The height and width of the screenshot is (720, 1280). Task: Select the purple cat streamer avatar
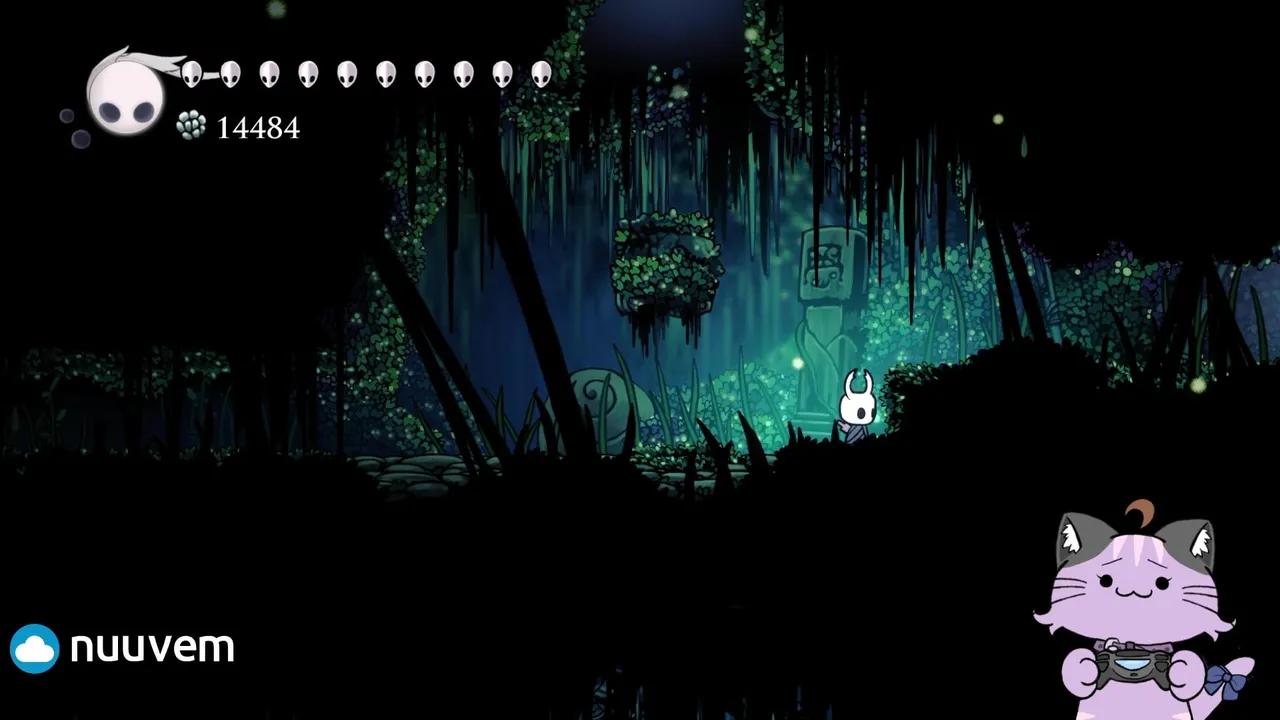click(1140, 612)
